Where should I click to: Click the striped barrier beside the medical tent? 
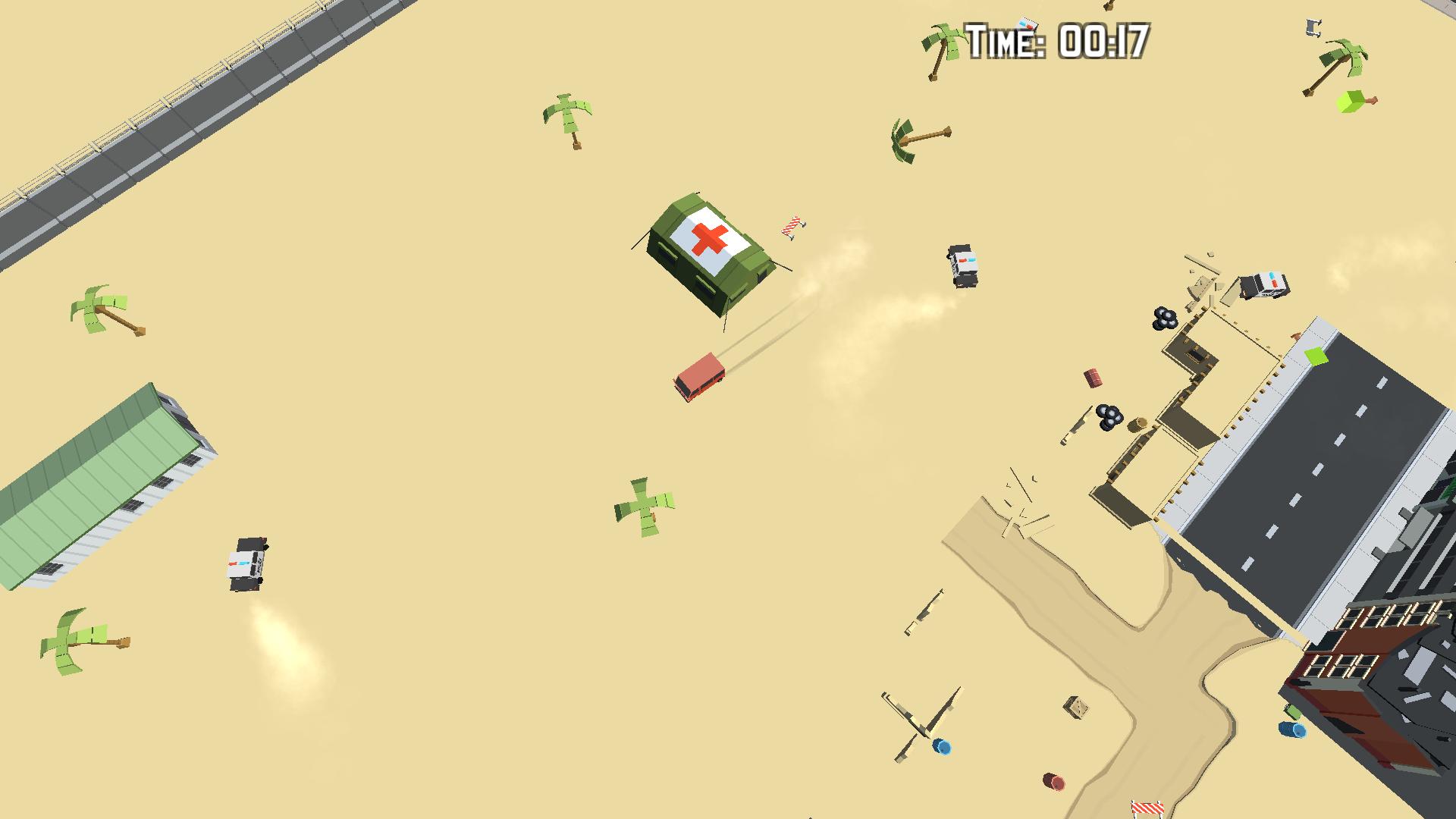[789, 224]
